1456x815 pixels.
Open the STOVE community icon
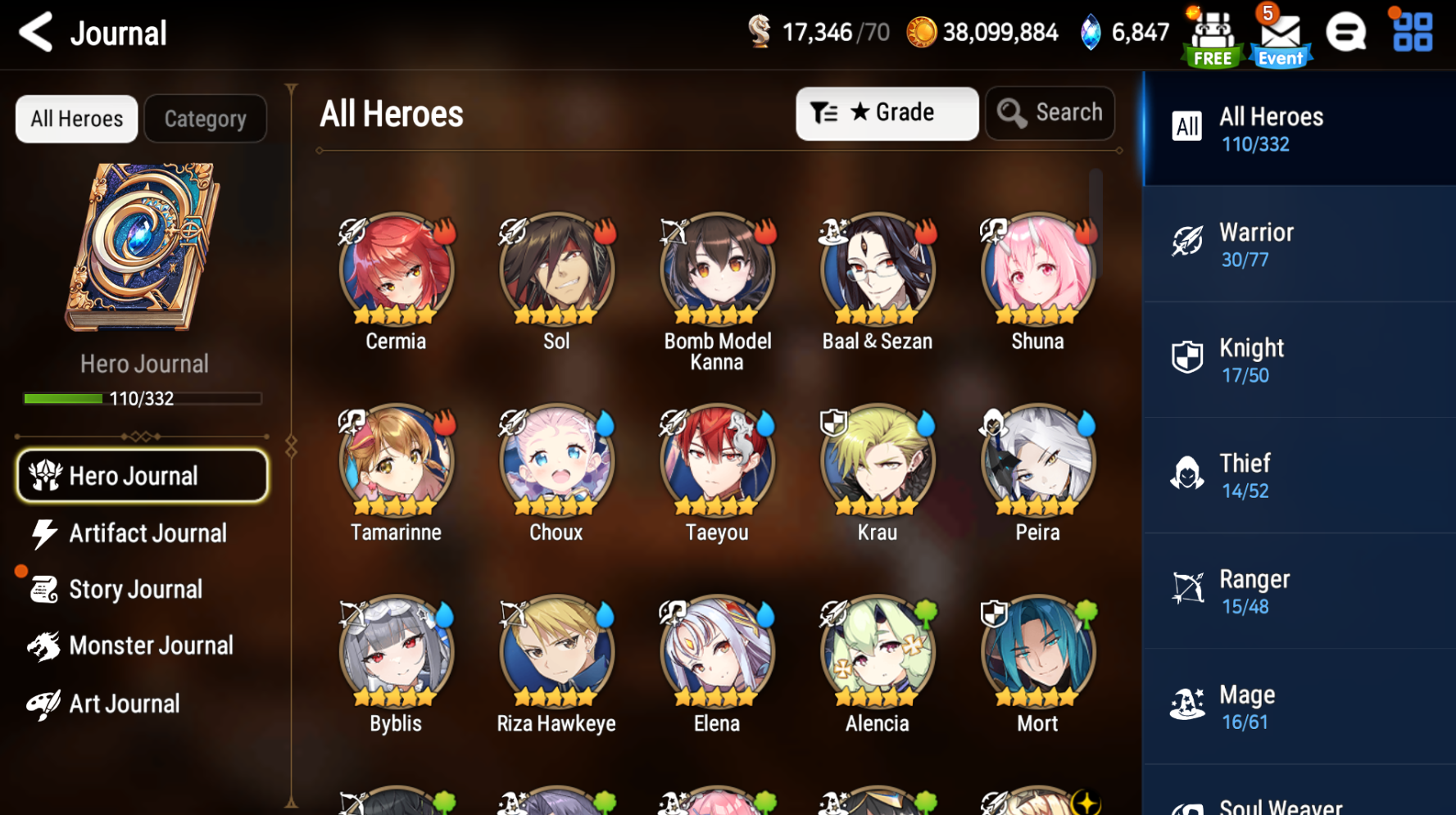[1346, 32]
